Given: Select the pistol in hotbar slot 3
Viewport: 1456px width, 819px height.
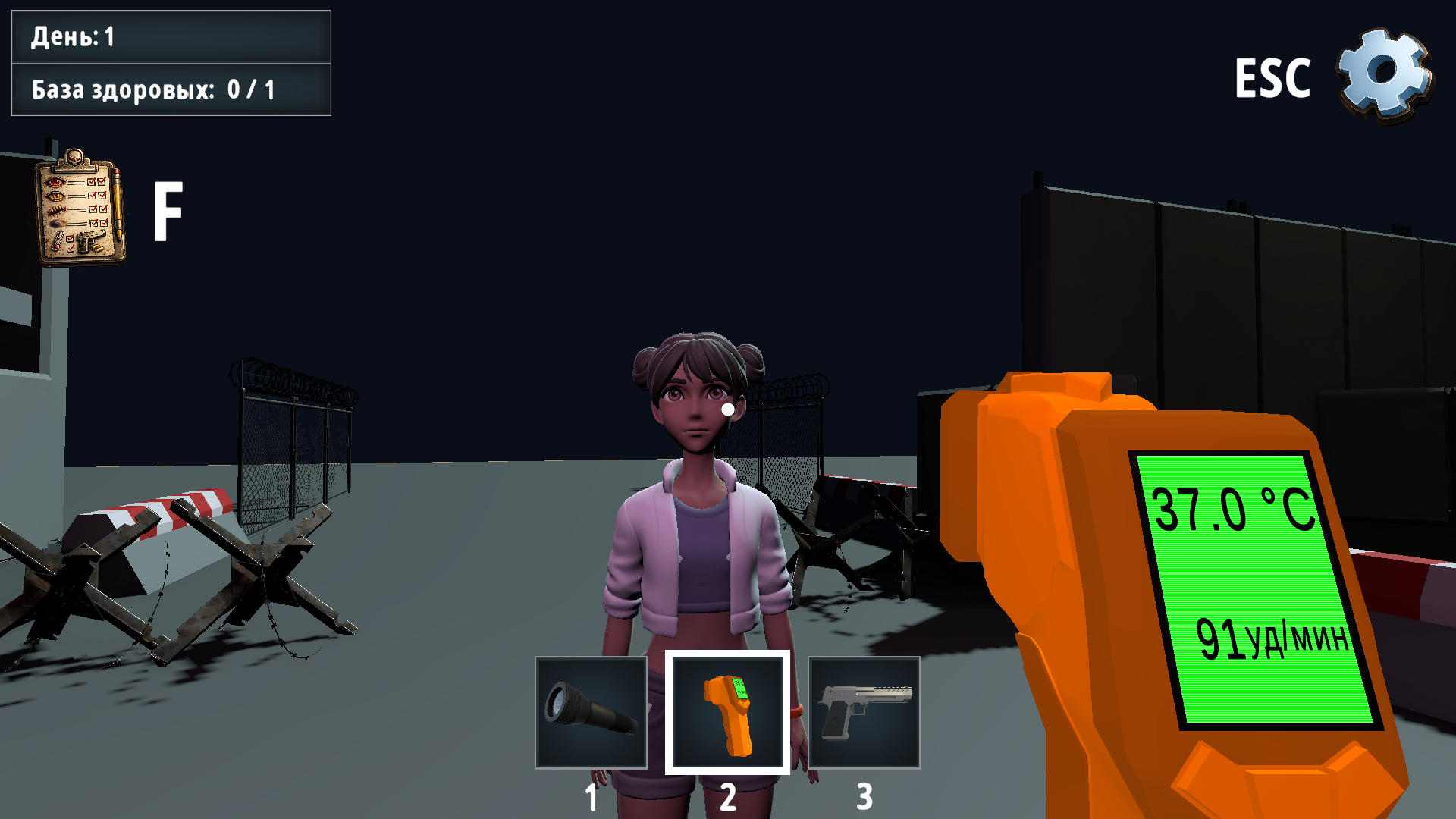Looking at the screenshot, I should (x=864, y=714).
